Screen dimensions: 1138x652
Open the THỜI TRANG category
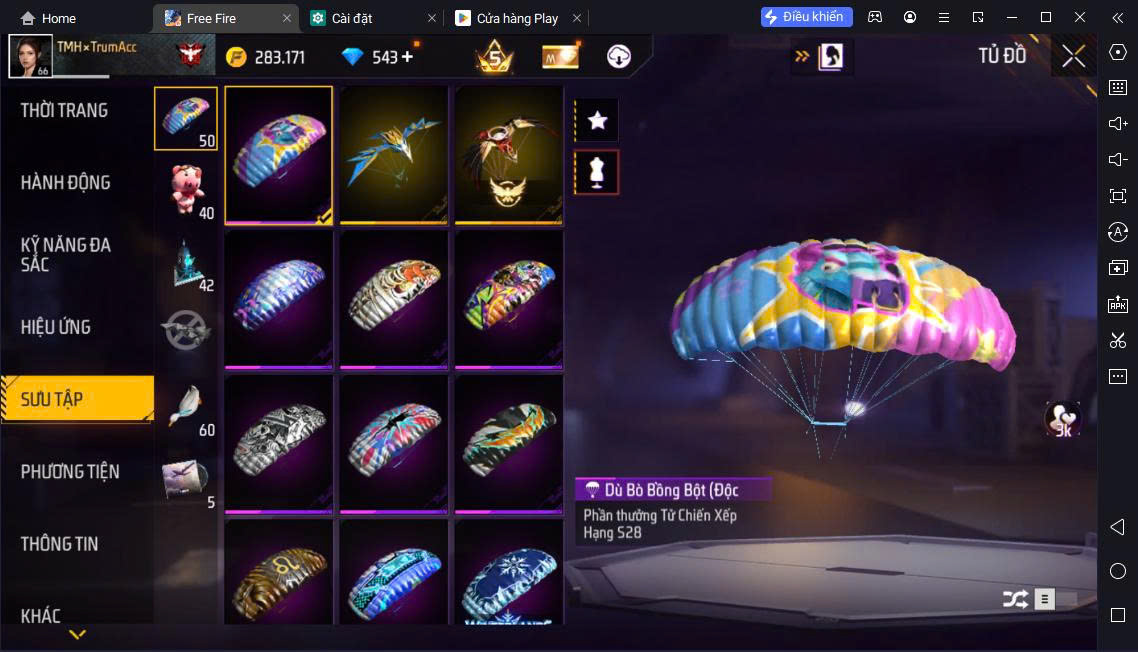pyautogui.click(x=65, y=111)
